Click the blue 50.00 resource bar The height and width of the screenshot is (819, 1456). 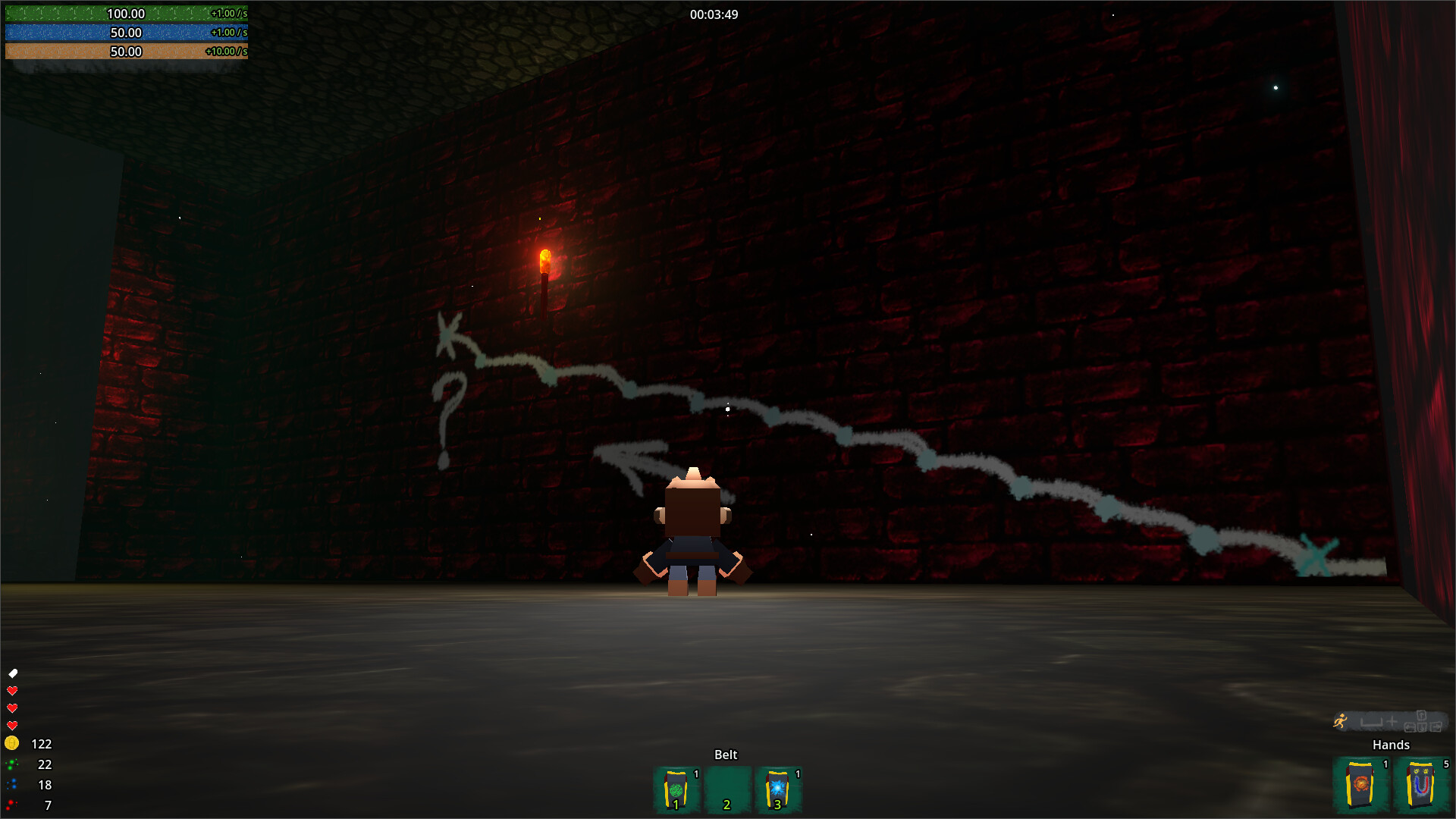pos(125,33)
